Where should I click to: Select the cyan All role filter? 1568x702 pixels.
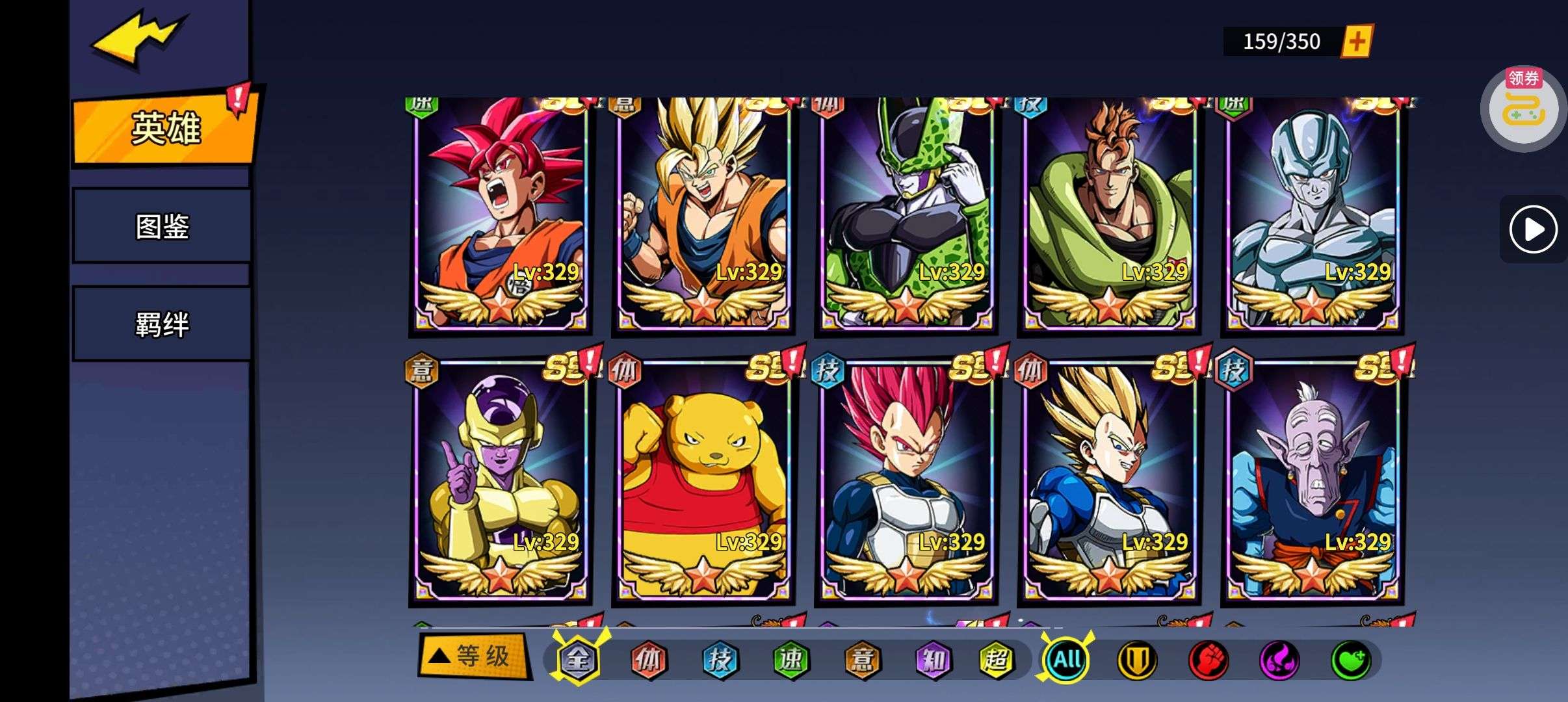[x=1067, y=660]
